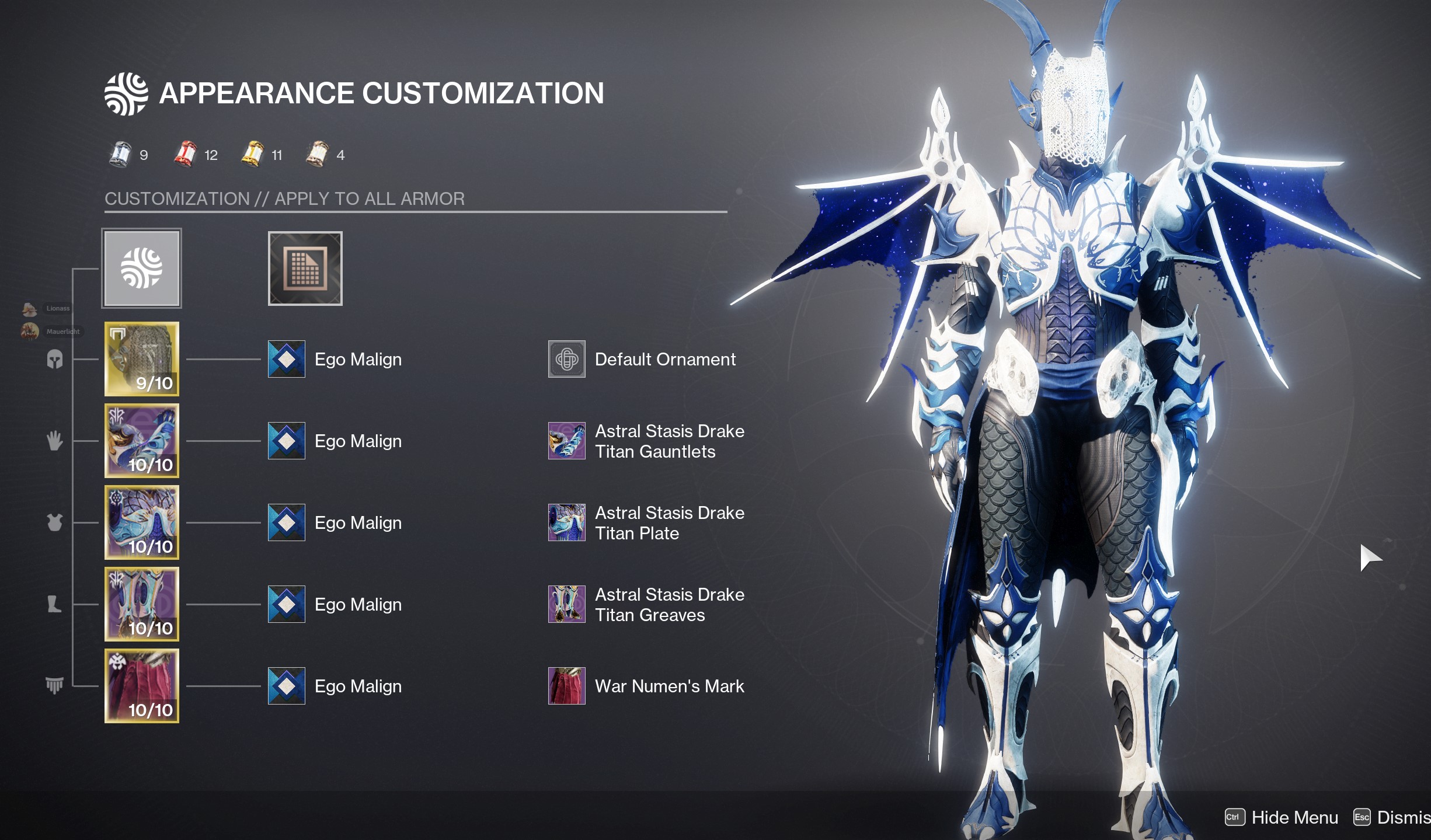Select the apply-to-all-armor appearance tile
Viewport: 1431px width, 840px height.
click(x=142, y=268)
